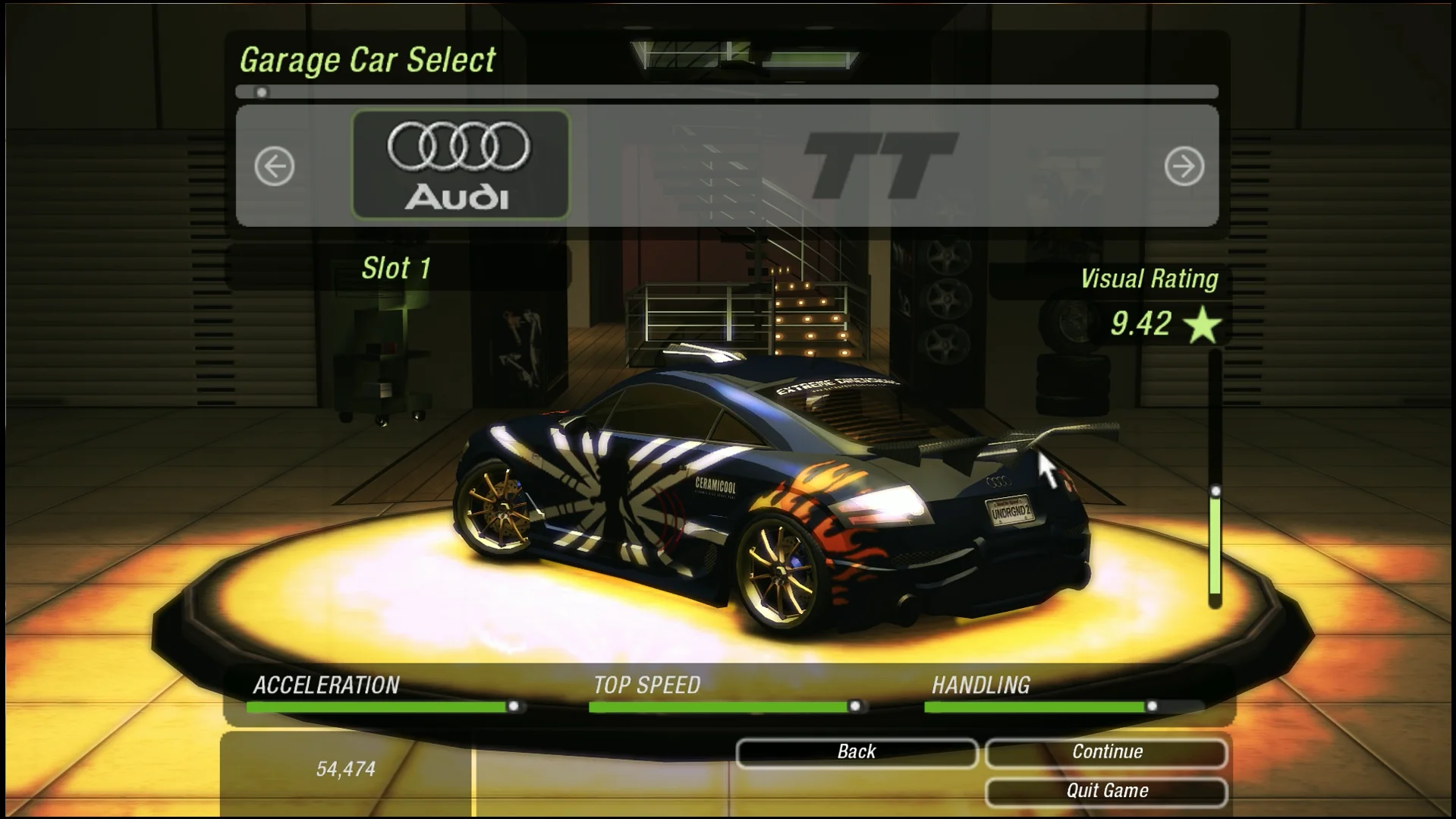Go to the previous car with left arrow
Viewport: 1456px width, 819px height.
tap(274, 166)
